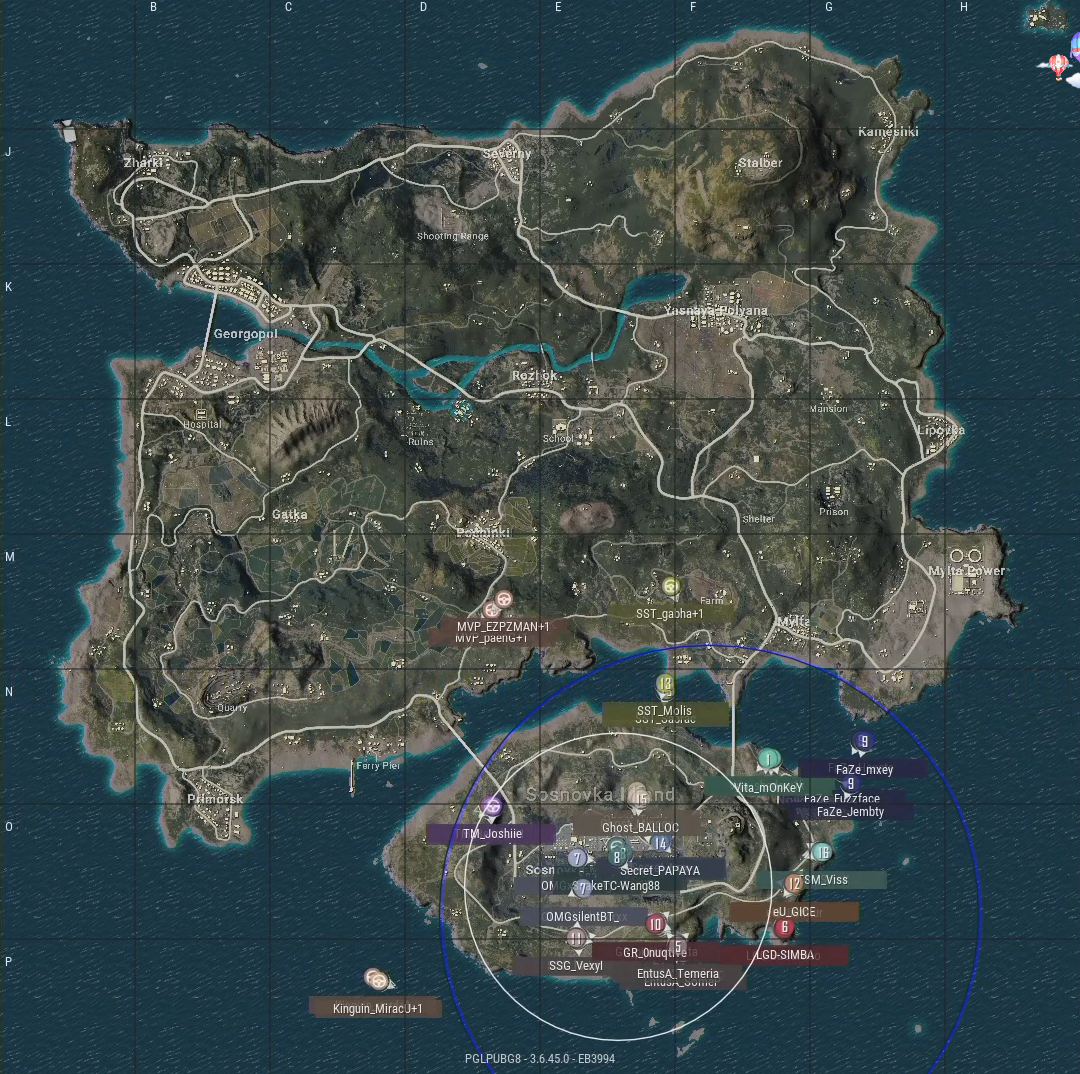Select TM_Joshiie's purple name label

pos(492,834)
